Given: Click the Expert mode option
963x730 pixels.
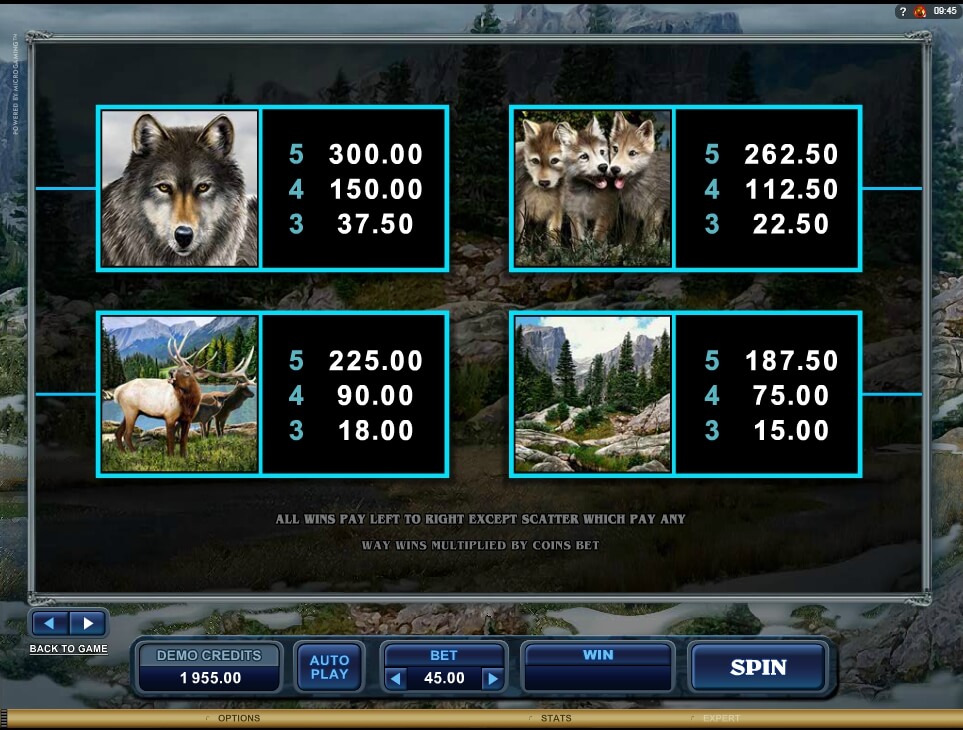Looking at the screenshot, I should [721, 718].
